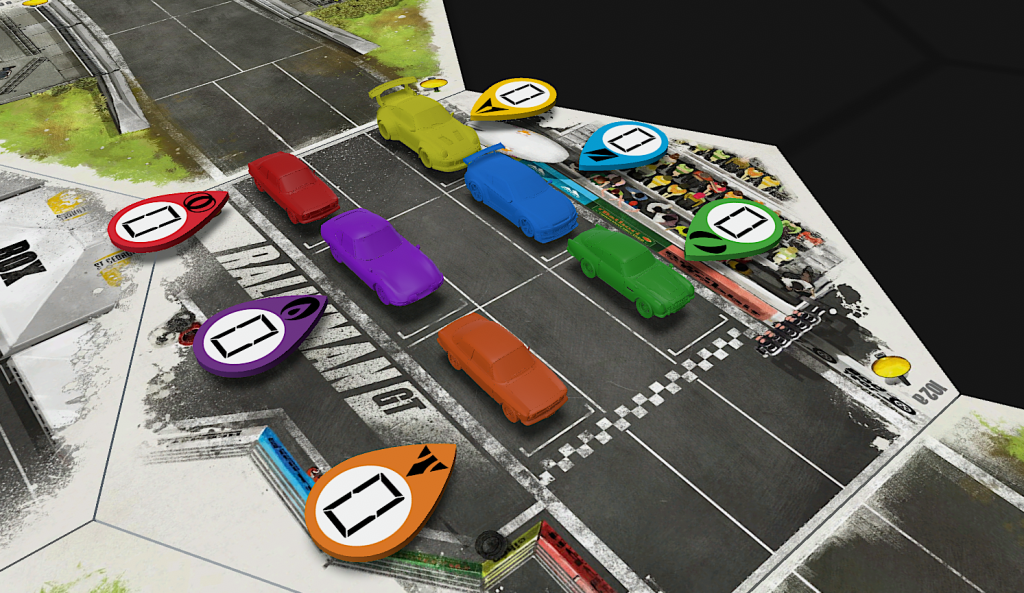The image size is (1024, 593).
Task: Select the purple gear counter token
Action: point(252,333)
